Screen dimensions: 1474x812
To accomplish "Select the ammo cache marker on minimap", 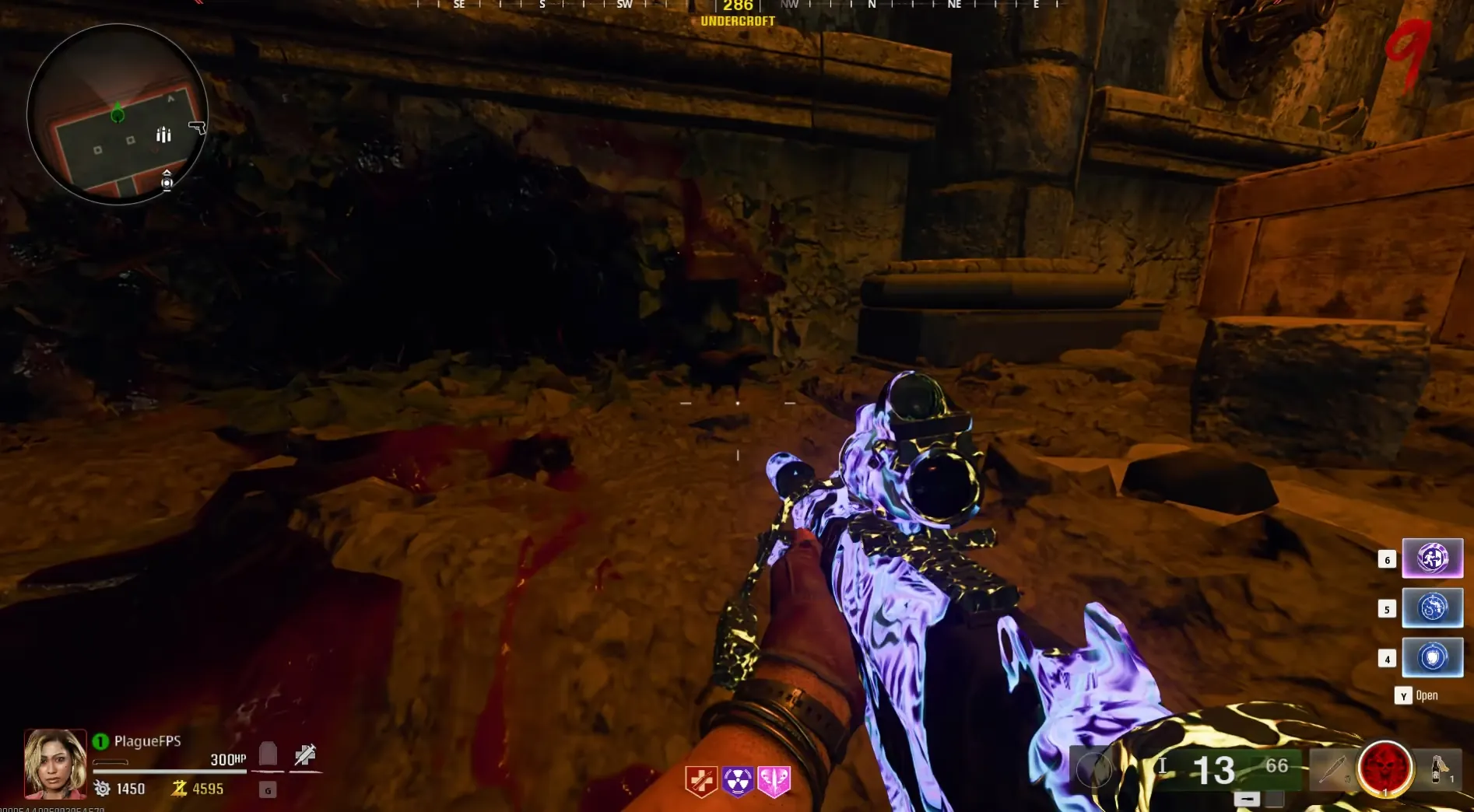I will (x=163, y=135).
